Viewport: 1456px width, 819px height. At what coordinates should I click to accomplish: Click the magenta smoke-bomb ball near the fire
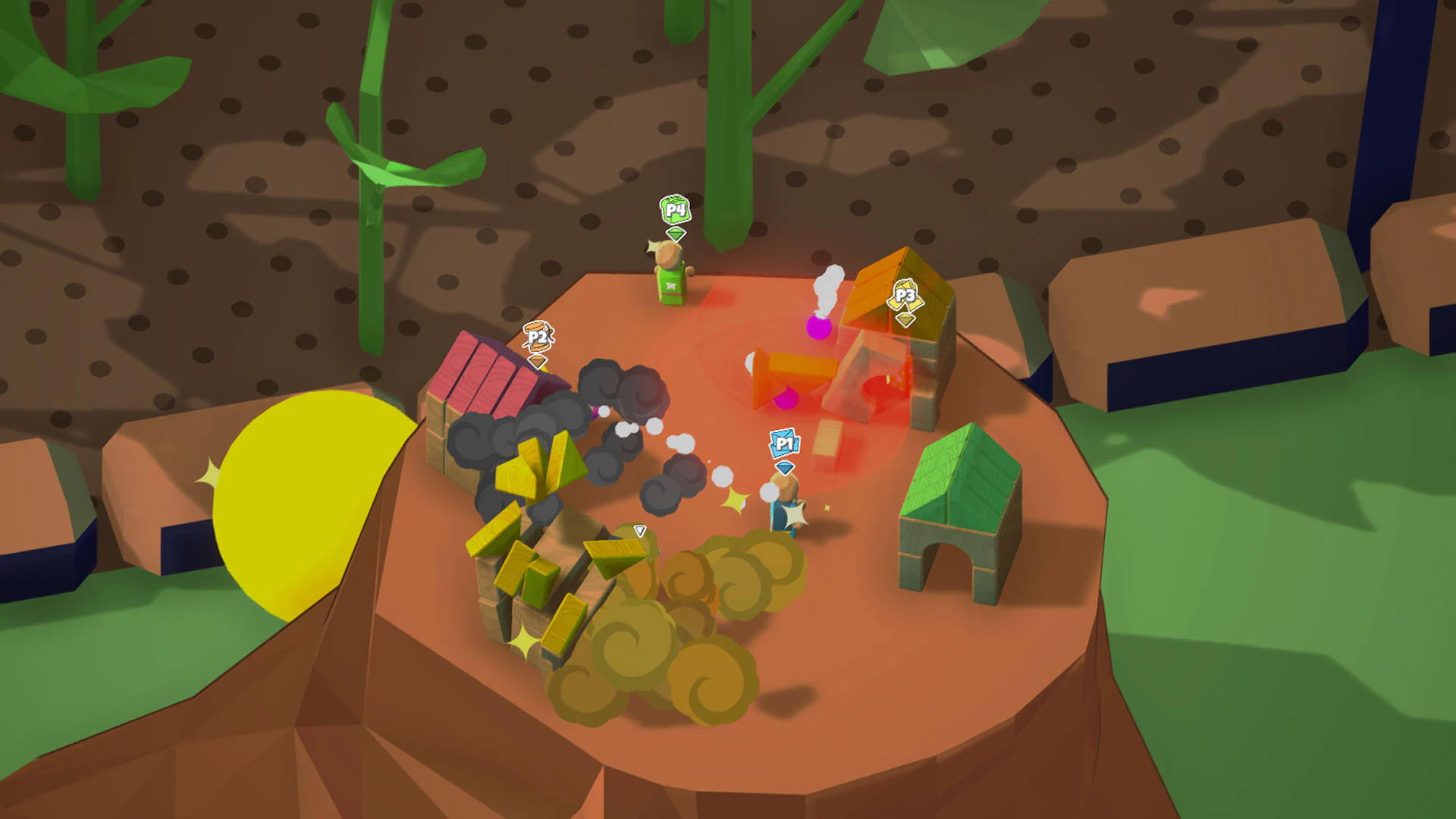[x=817, y=328]
